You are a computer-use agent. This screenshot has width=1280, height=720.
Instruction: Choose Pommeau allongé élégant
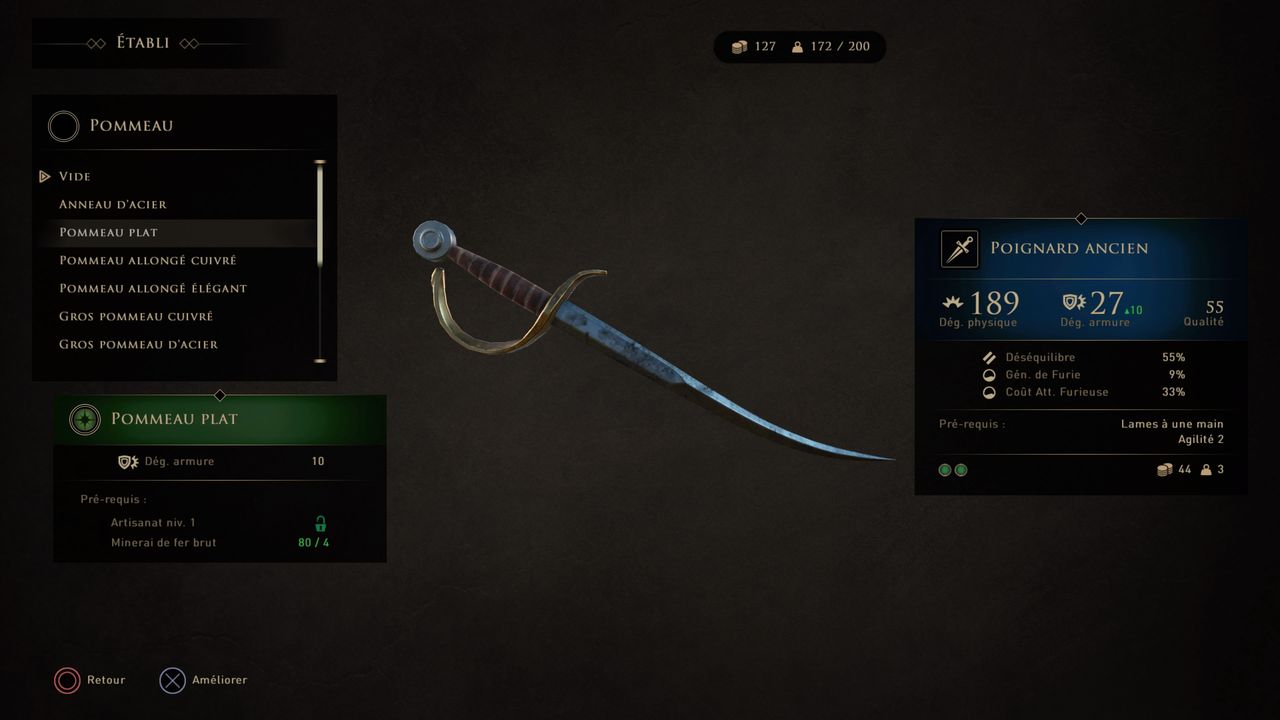[152, 288]
